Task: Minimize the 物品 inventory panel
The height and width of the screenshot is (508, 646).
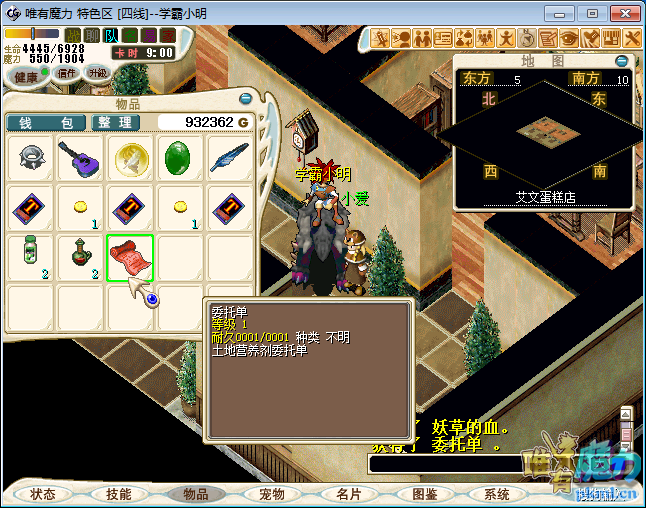Action: [x=245, y=99]
